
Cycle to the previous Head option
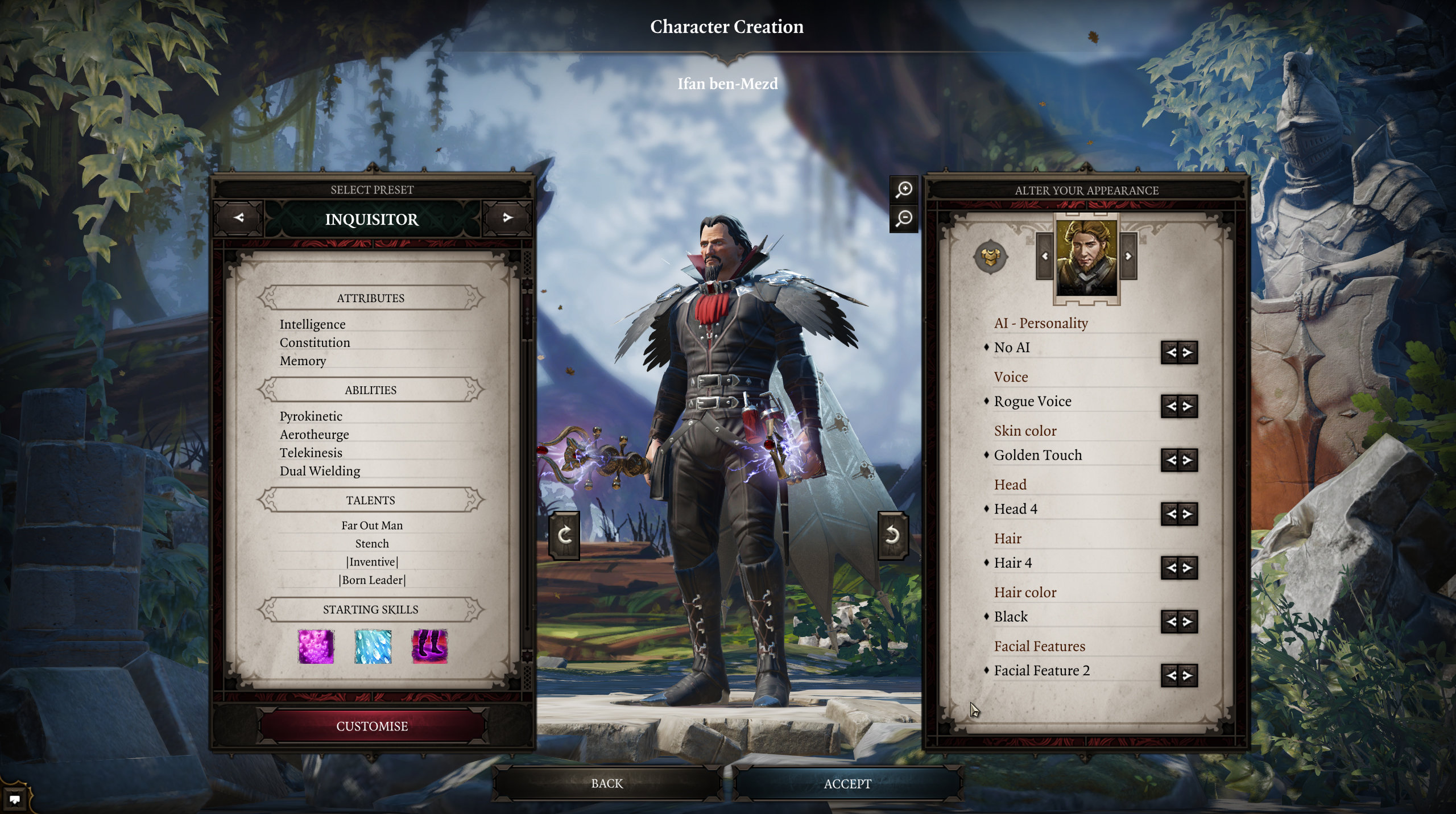[1170, 514]
